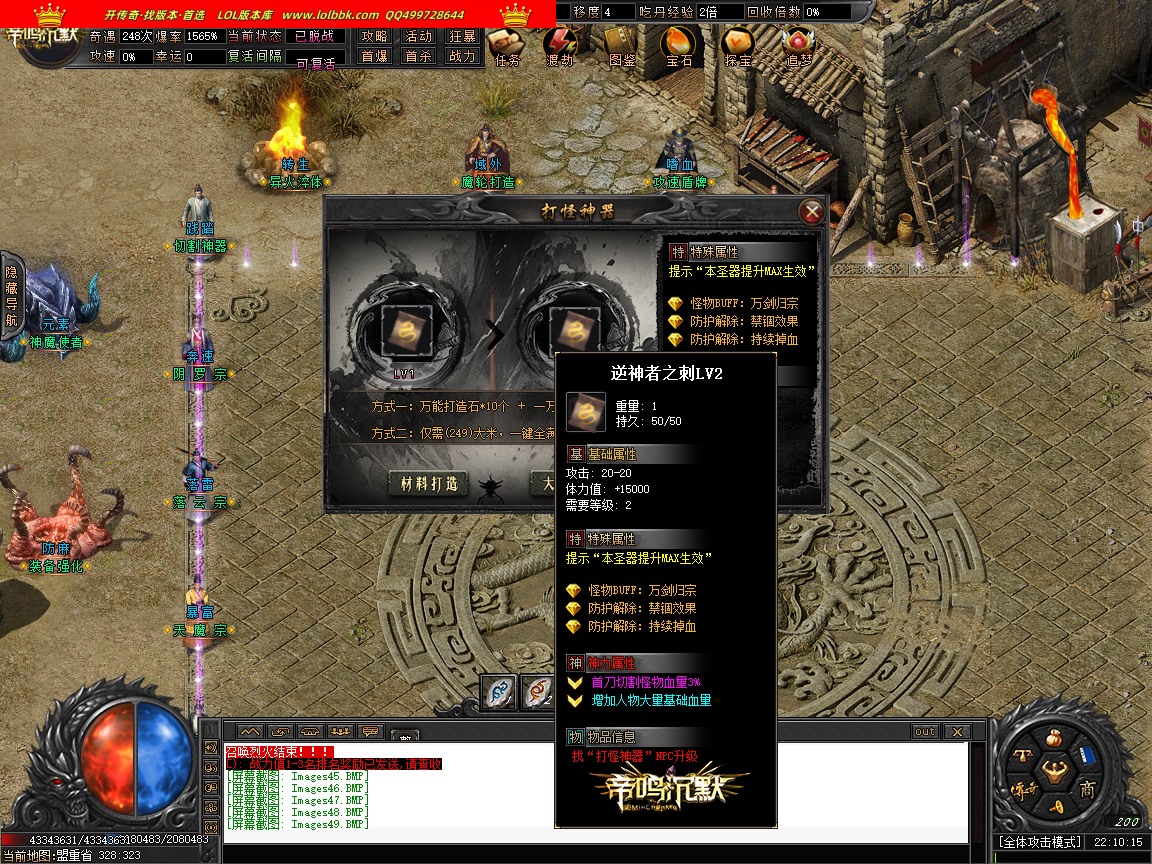Viewport: 1152px width, 864px height.
Task: Open the 宝石 gem menu
Action: click(679, 45)
